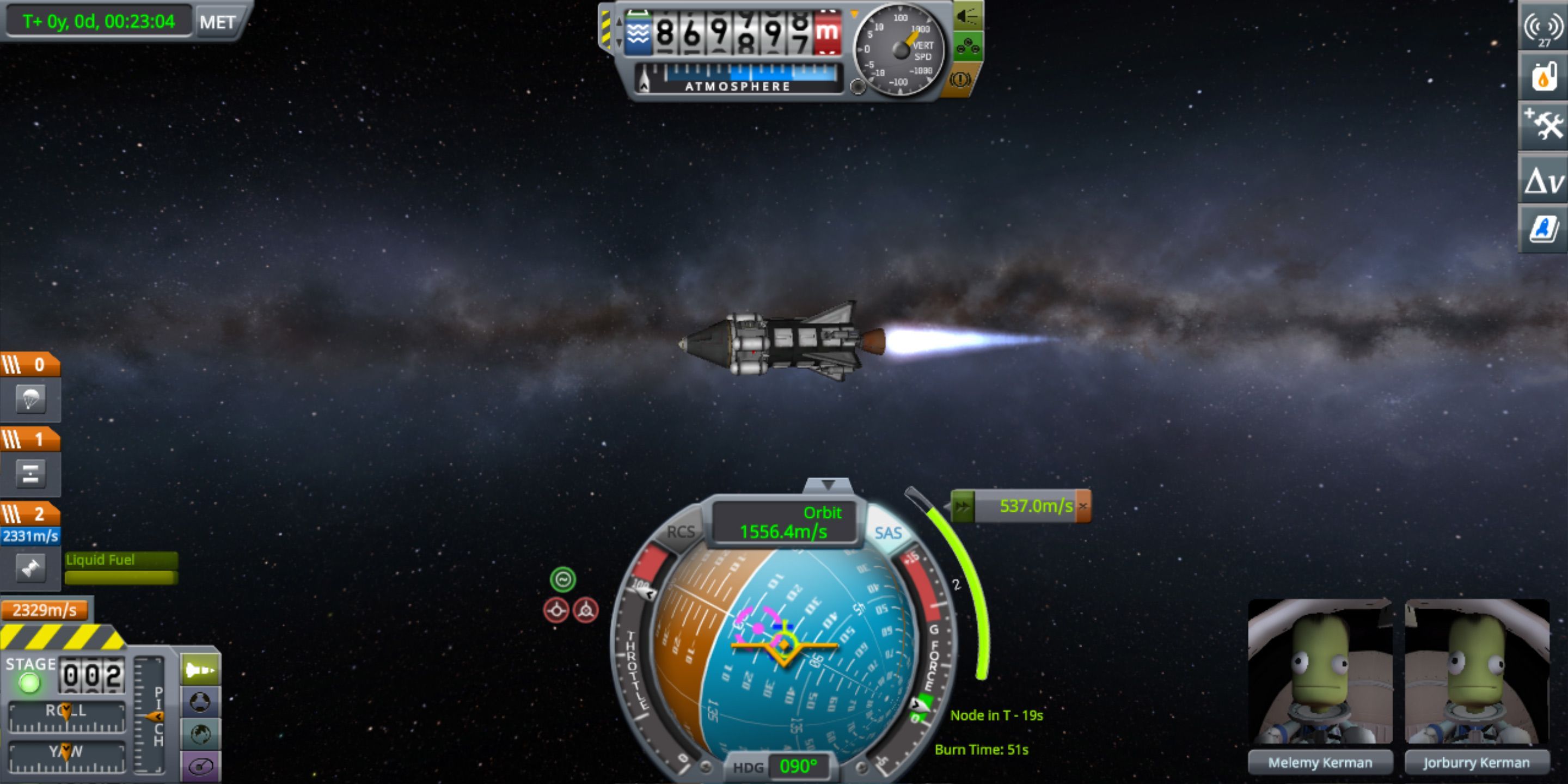
Task: Switch to docking controls mode
Action: pyautogui.click(x=200, y=702)
